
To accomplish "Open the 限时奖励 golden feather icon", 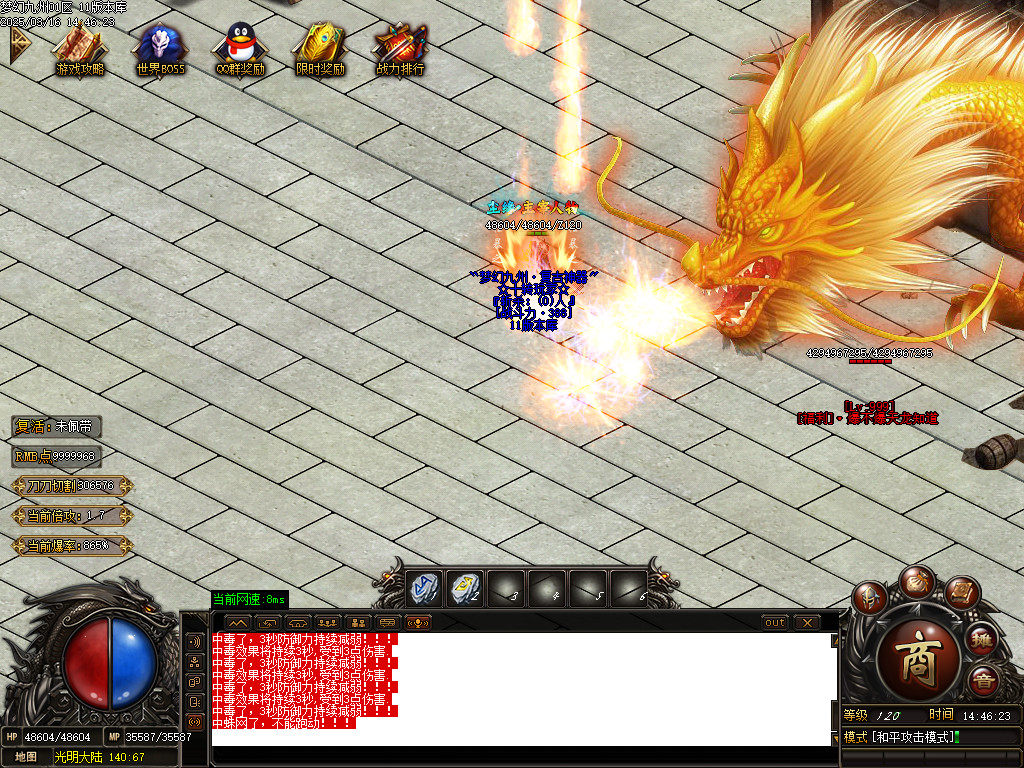I will 320,48.
